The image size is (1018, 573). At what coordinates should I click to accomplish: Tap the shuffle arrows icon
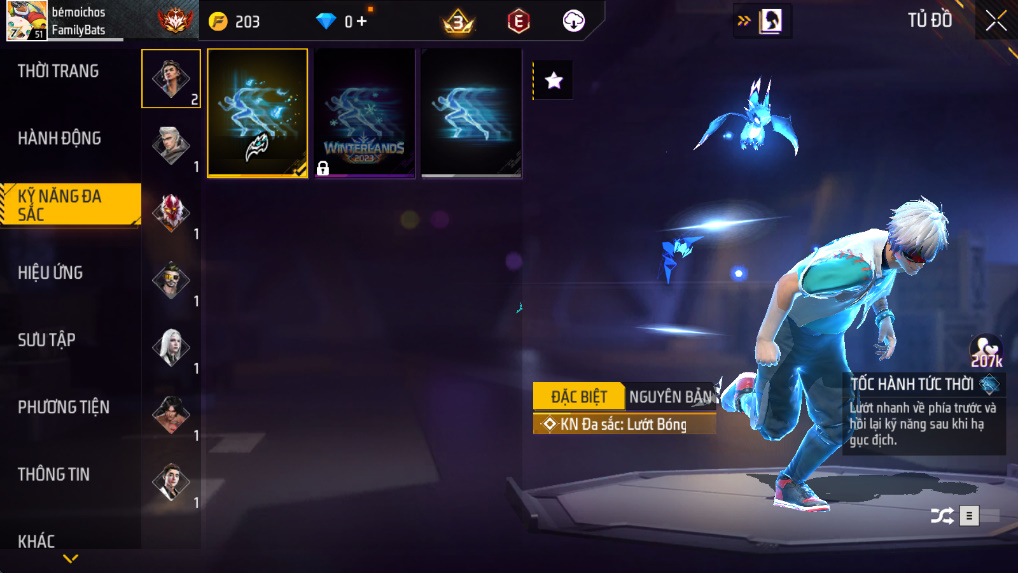click(x=941, y=516)
